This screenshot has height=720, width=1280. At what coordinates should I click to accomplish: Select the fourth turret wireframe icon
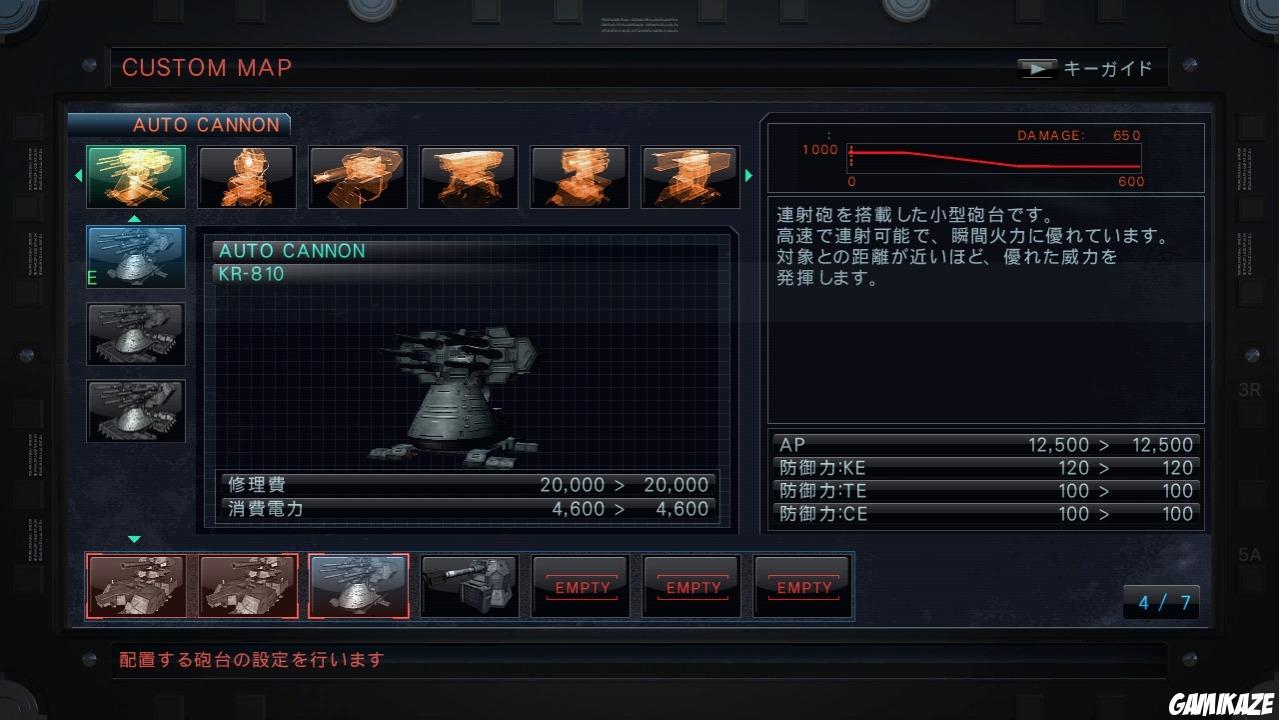click(468, 176)
